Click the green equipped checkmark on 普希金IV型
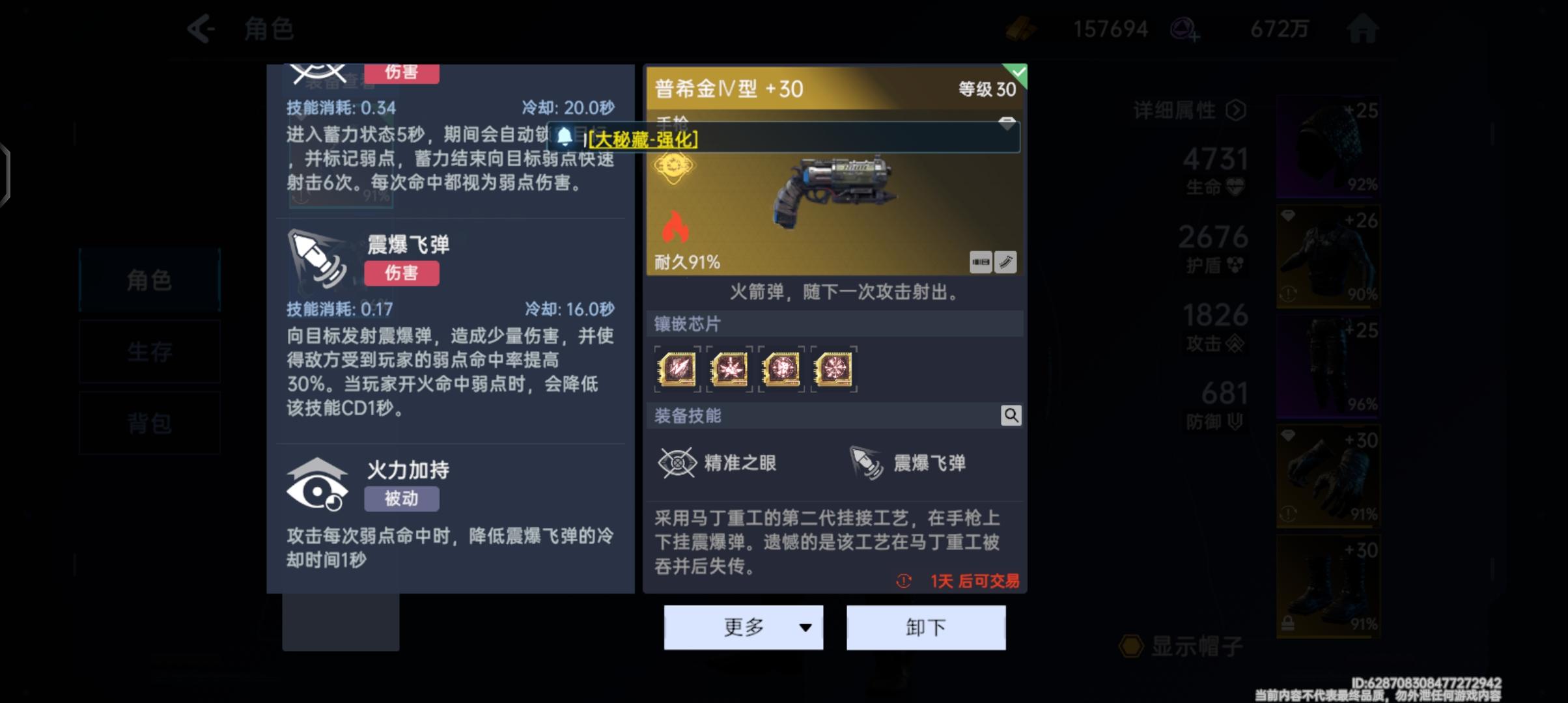This screenshot has height=703, width=1568. [1018, 73]
